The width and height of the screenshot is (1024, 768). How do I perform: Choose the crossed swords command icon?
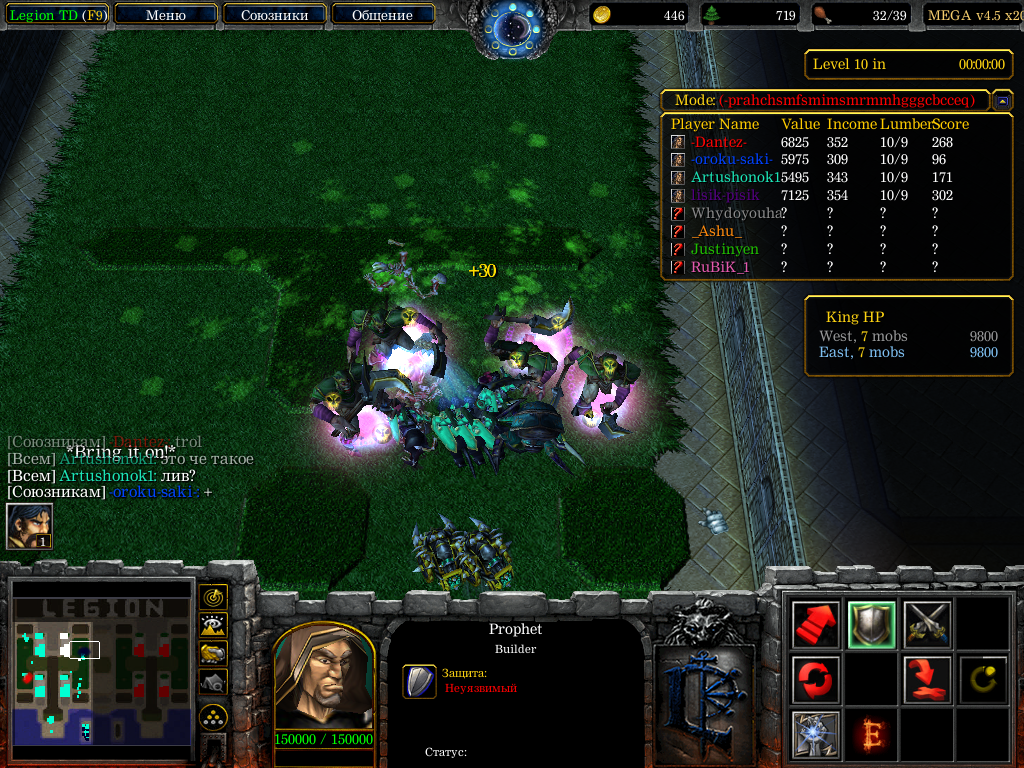[x=926, y=626]
